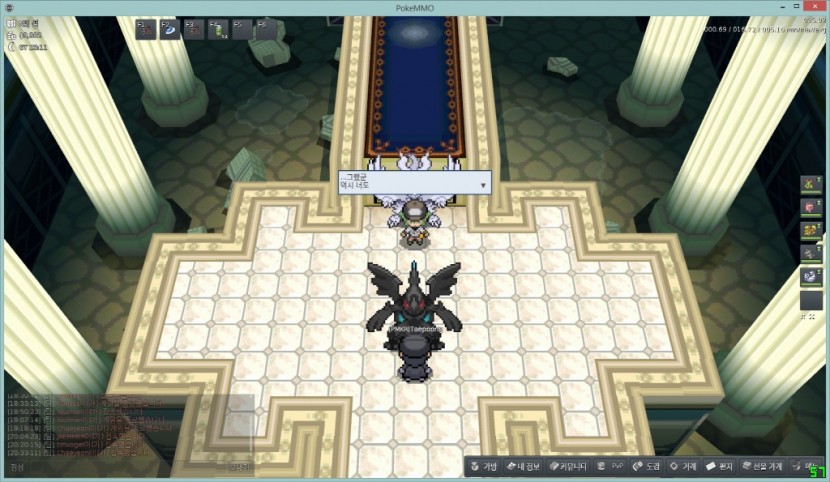Open the 도감 (Pokédex) button
The width and height of the screenshot is (830, 482).
point(646,466)
